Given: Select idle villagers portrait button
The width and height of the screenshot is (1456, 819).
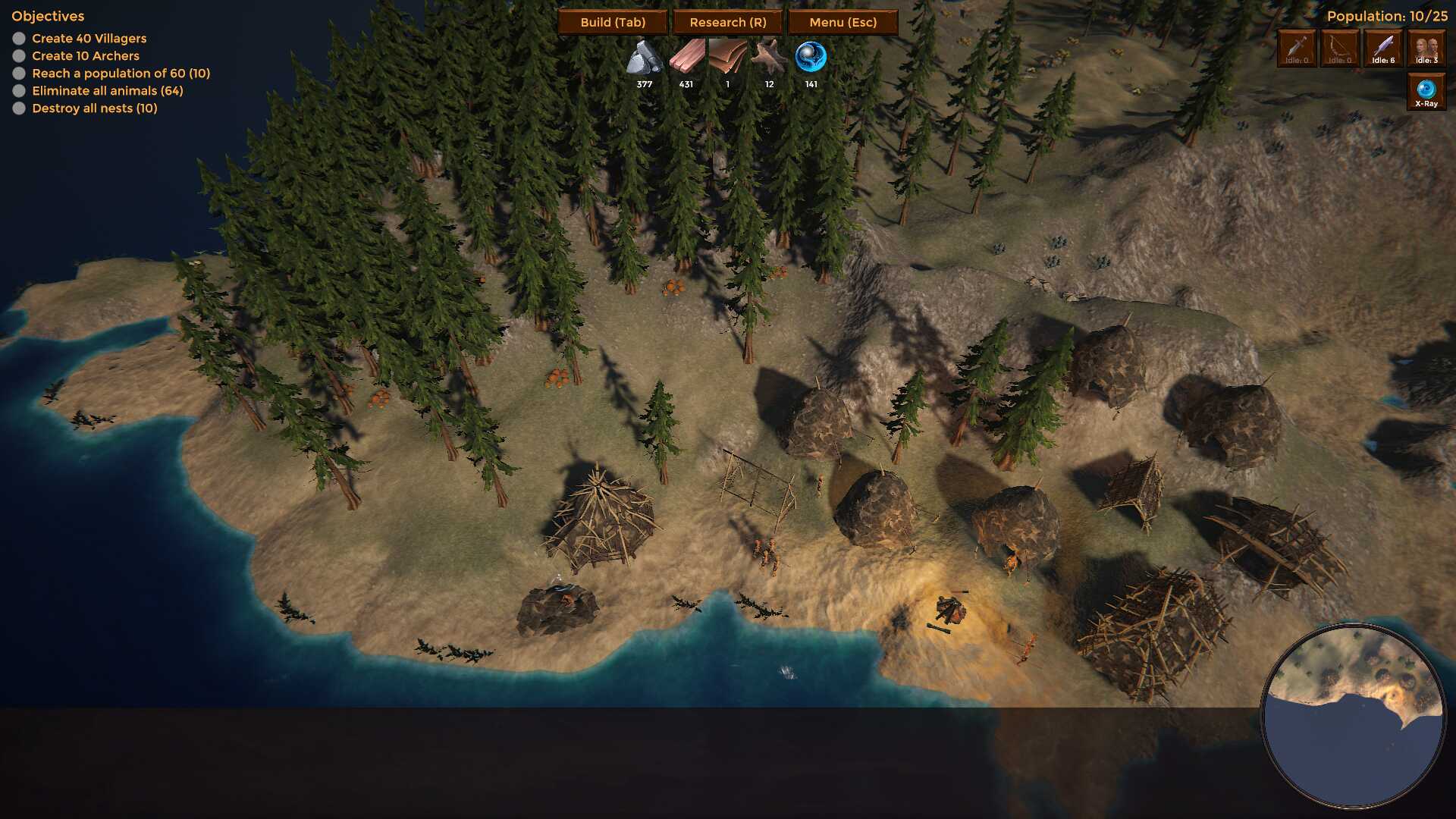Looking at the screenshot, I should pyautogui.click(x=1426, y=49).
